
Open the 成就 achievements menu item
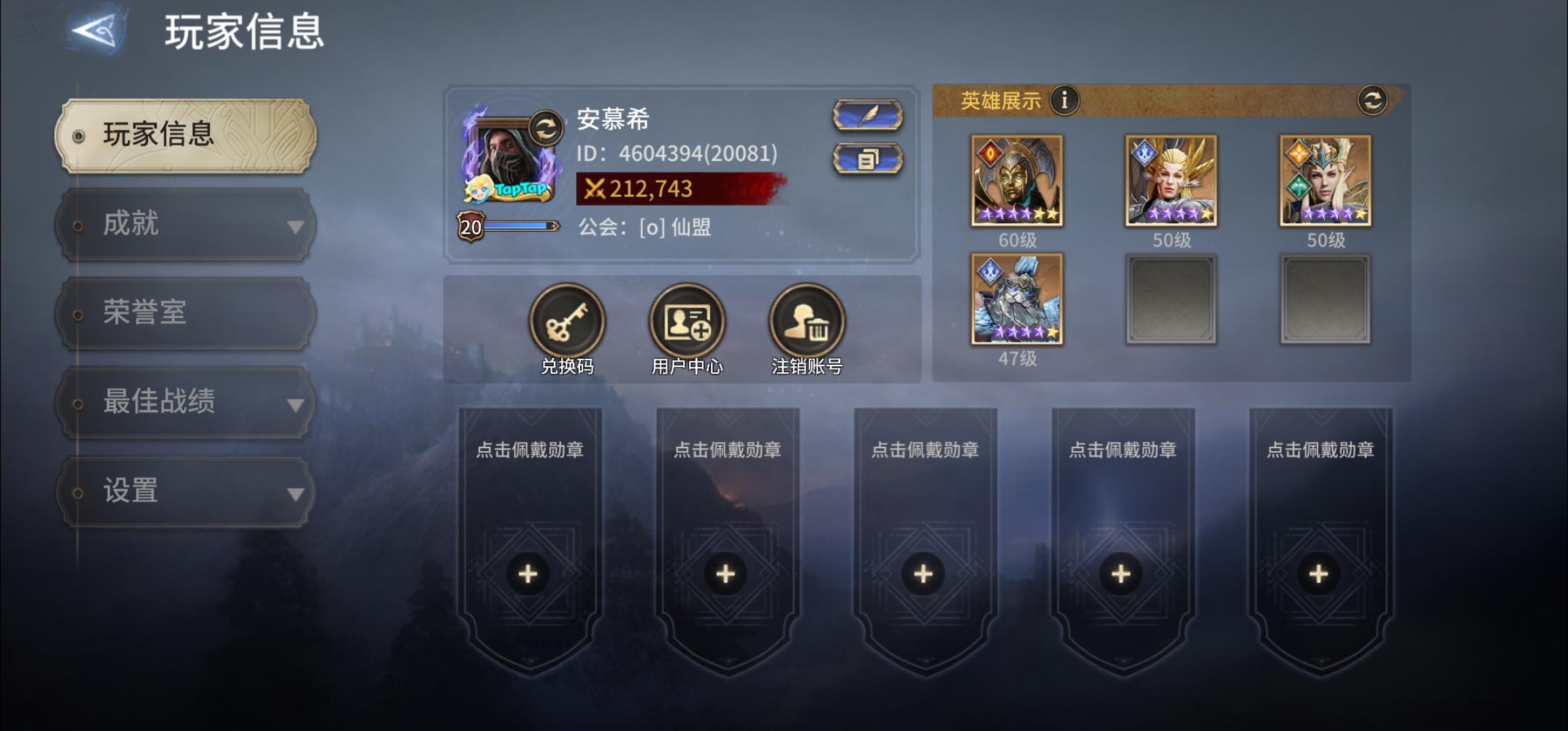(132, 223)
